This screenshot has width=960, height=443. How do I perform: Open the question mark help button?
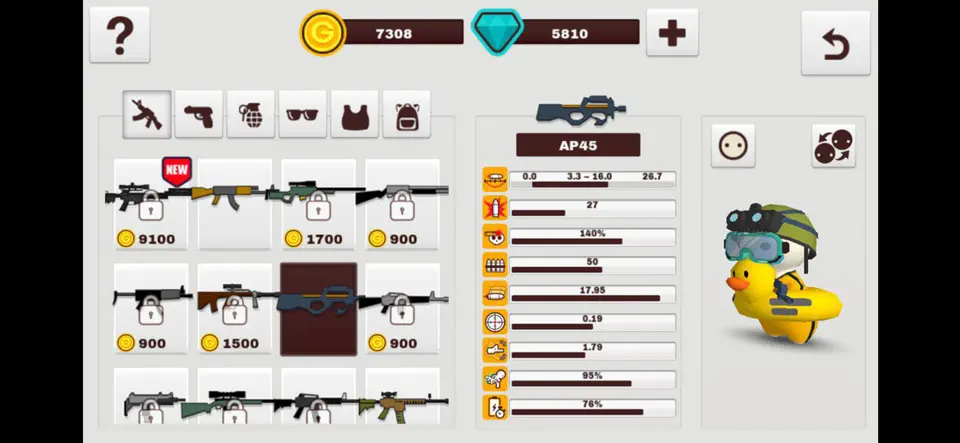[120, 35]
